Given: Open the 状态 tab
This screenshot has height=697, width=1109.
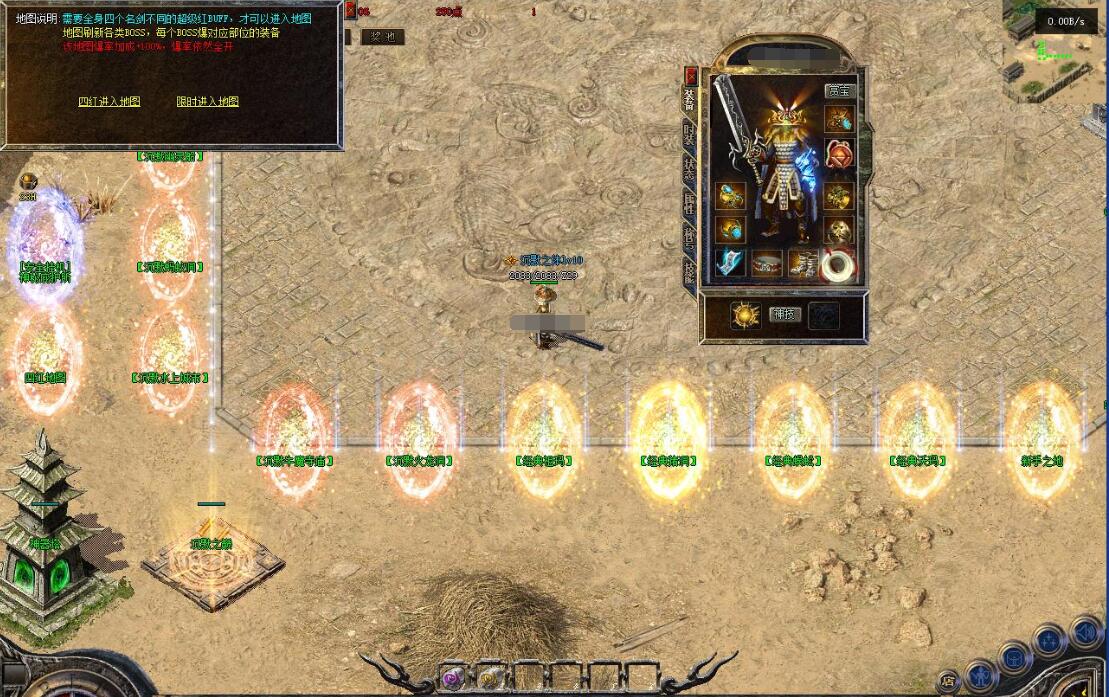Looking at the screenshot, I should click(x=690, y=168).
